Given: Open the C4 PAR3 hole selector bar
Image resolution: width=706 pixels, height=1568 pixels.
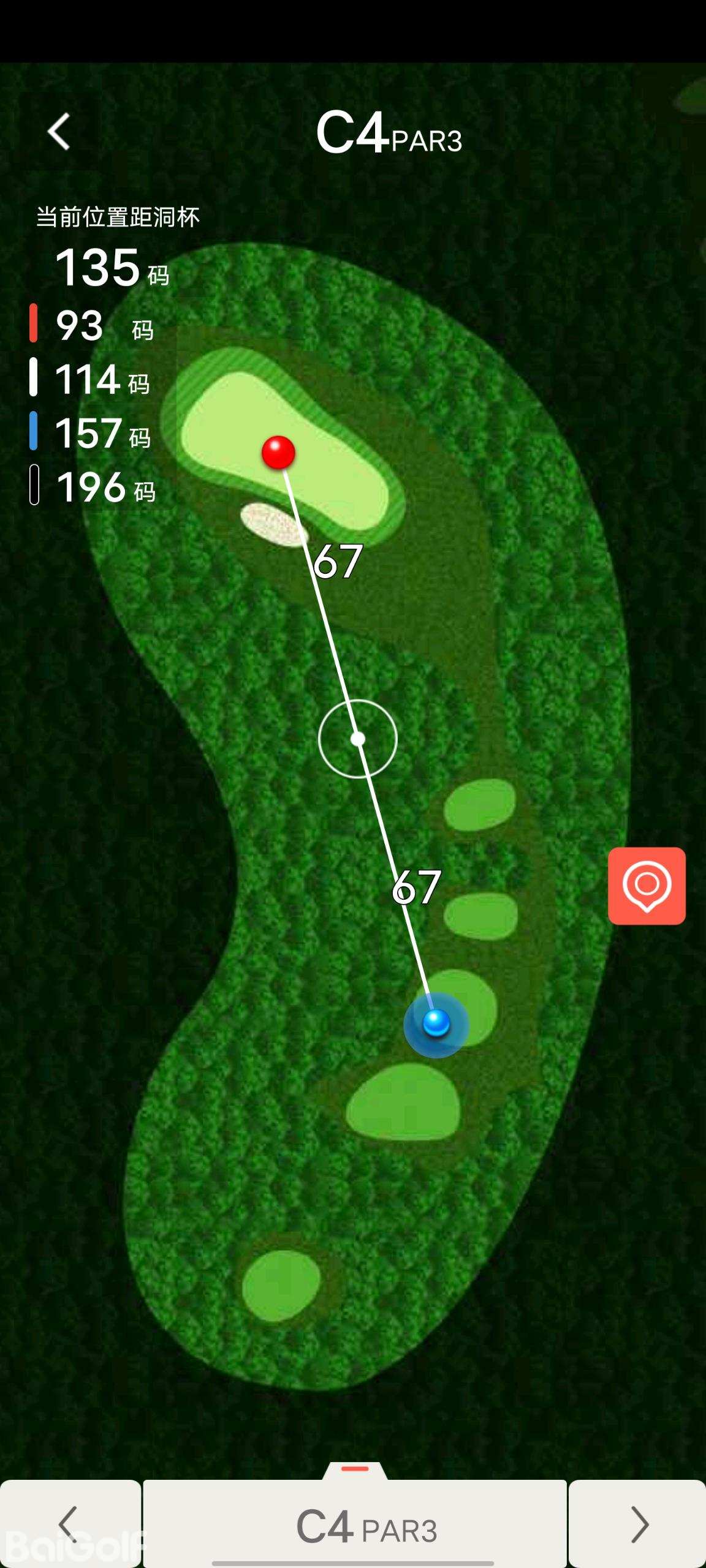Looking at the screenshot, I should click(x=355, y=1525).
